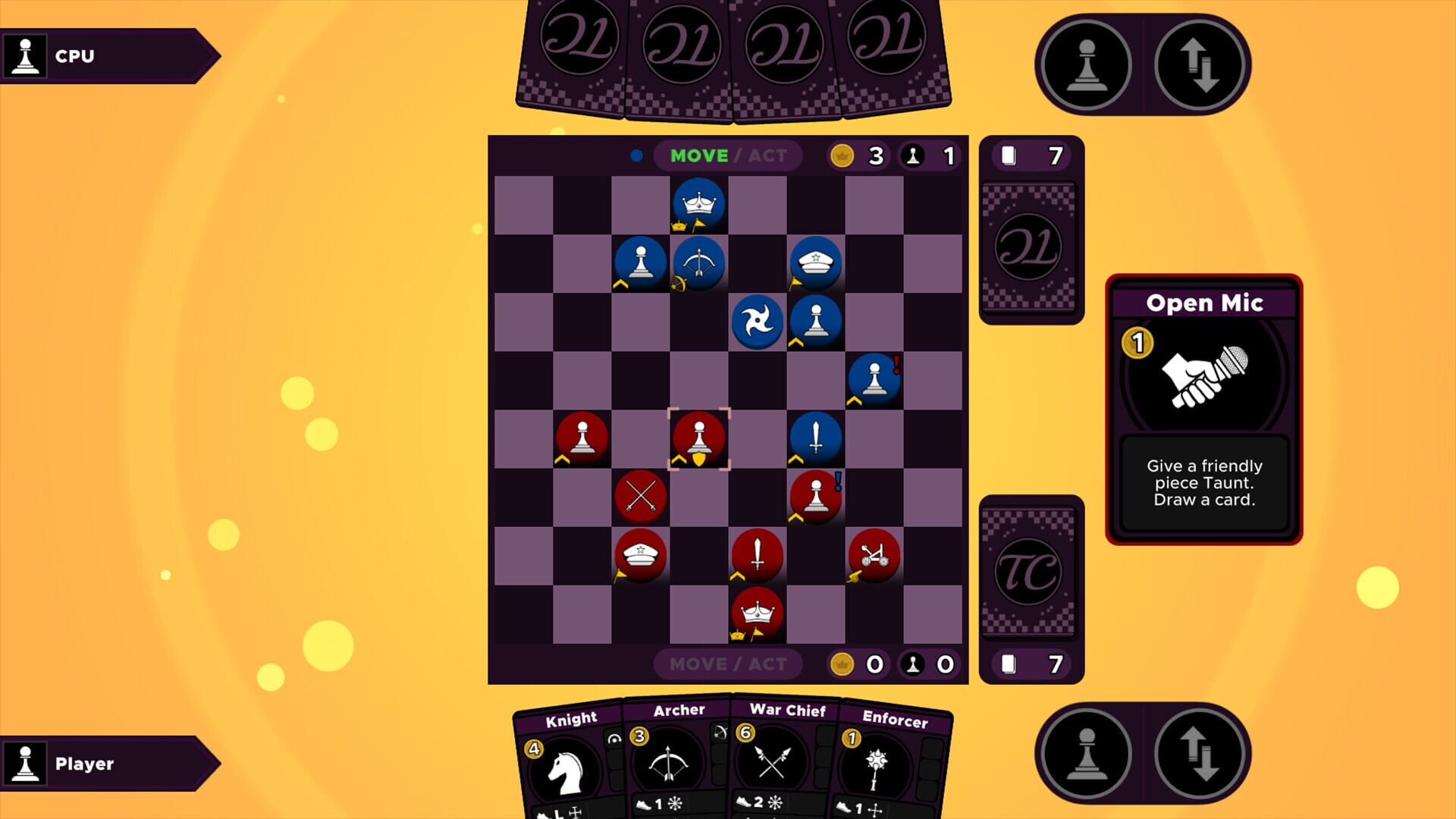Select the blue queen piece on the board
The width and height of the screenshot is (1456, 819).
698,203
